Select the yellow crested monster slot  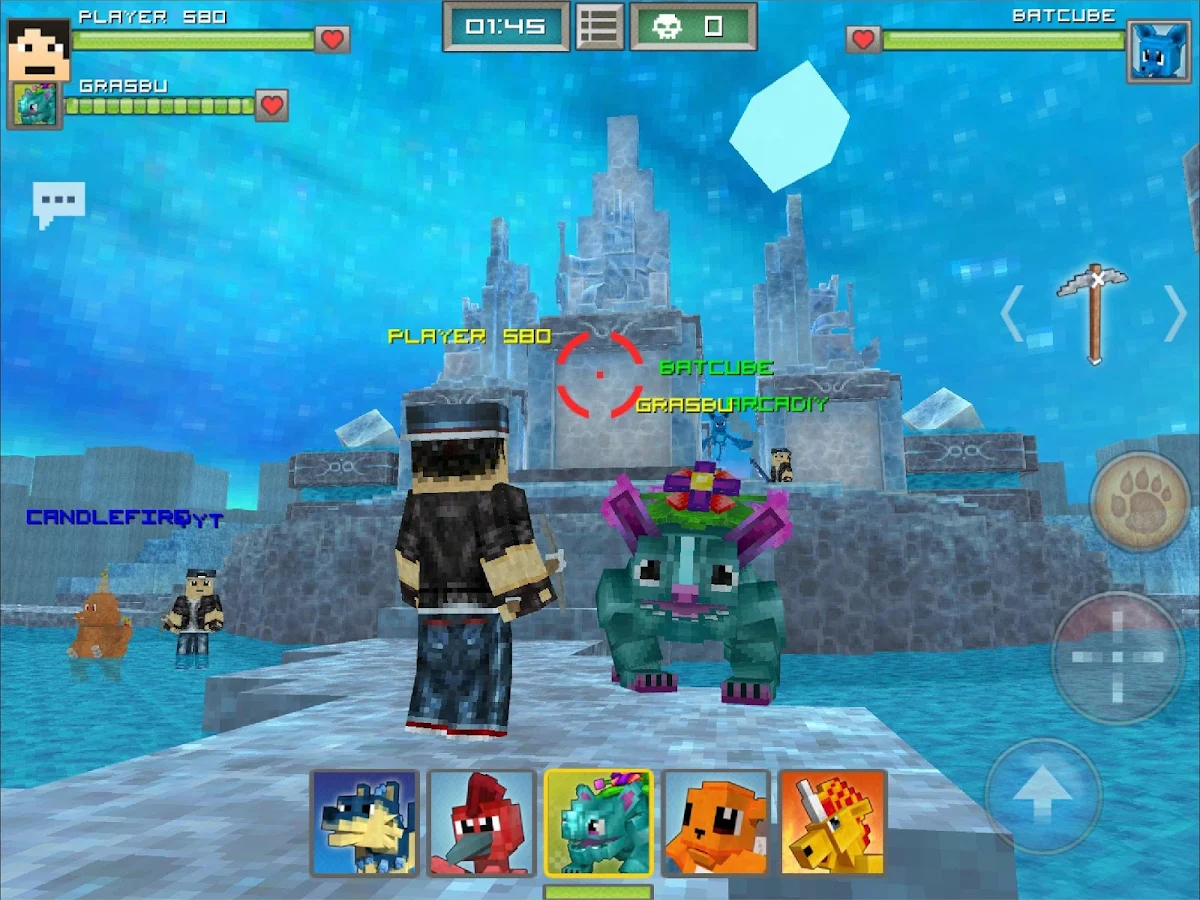[x=833, y=823]
